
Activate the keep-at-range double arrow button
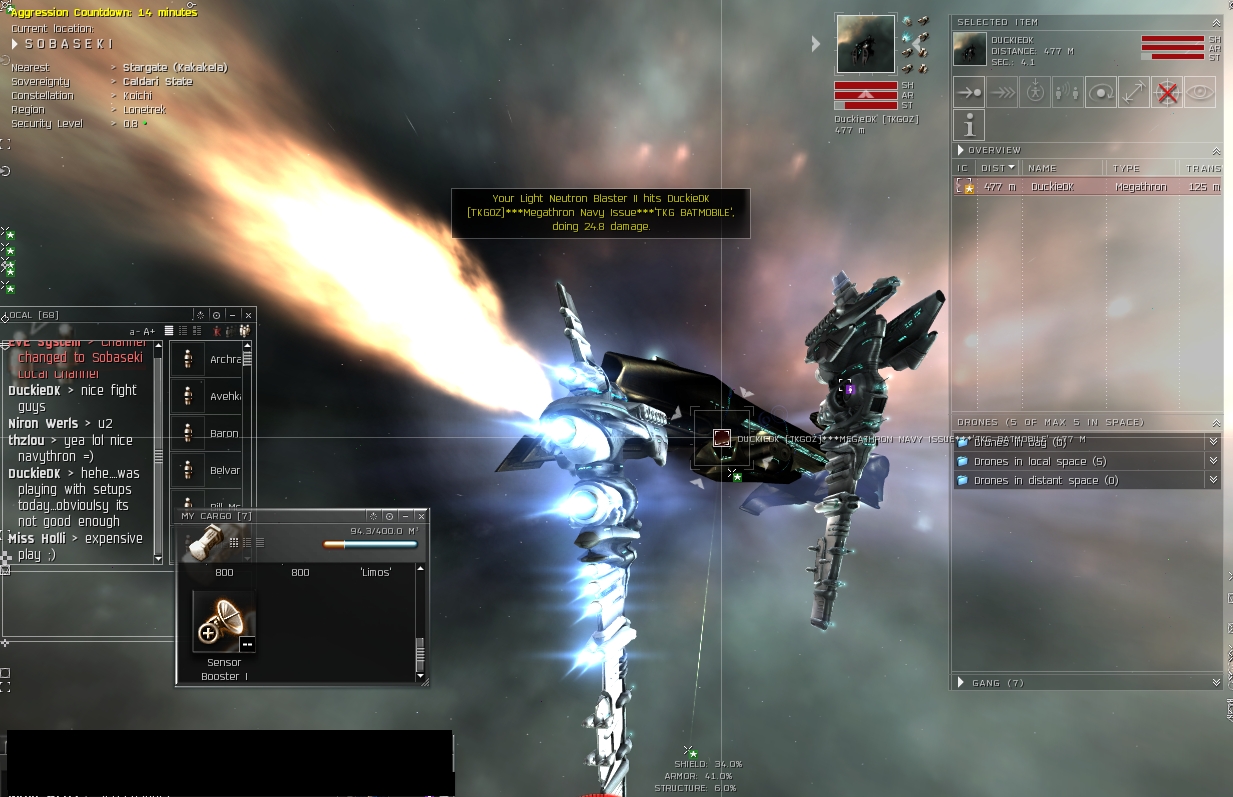(x=1134, y=93)
